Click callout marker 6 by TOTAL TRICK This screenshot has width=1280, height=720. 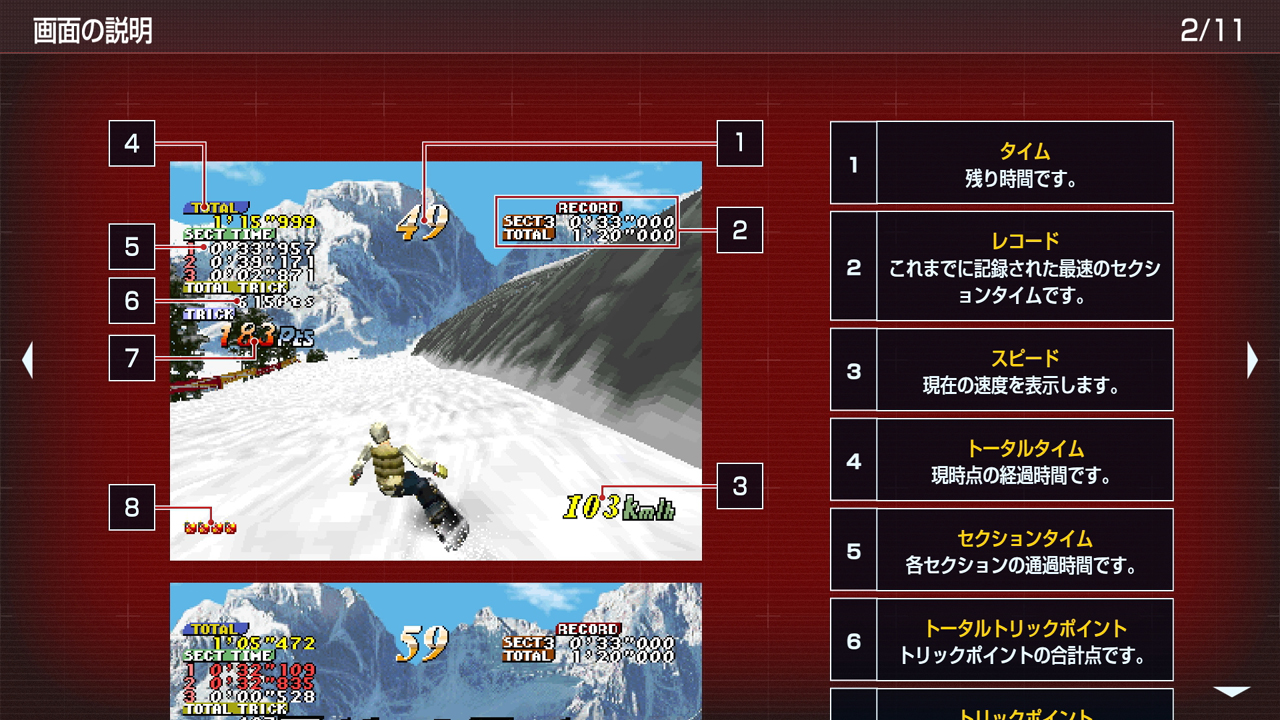click(130, 302)
